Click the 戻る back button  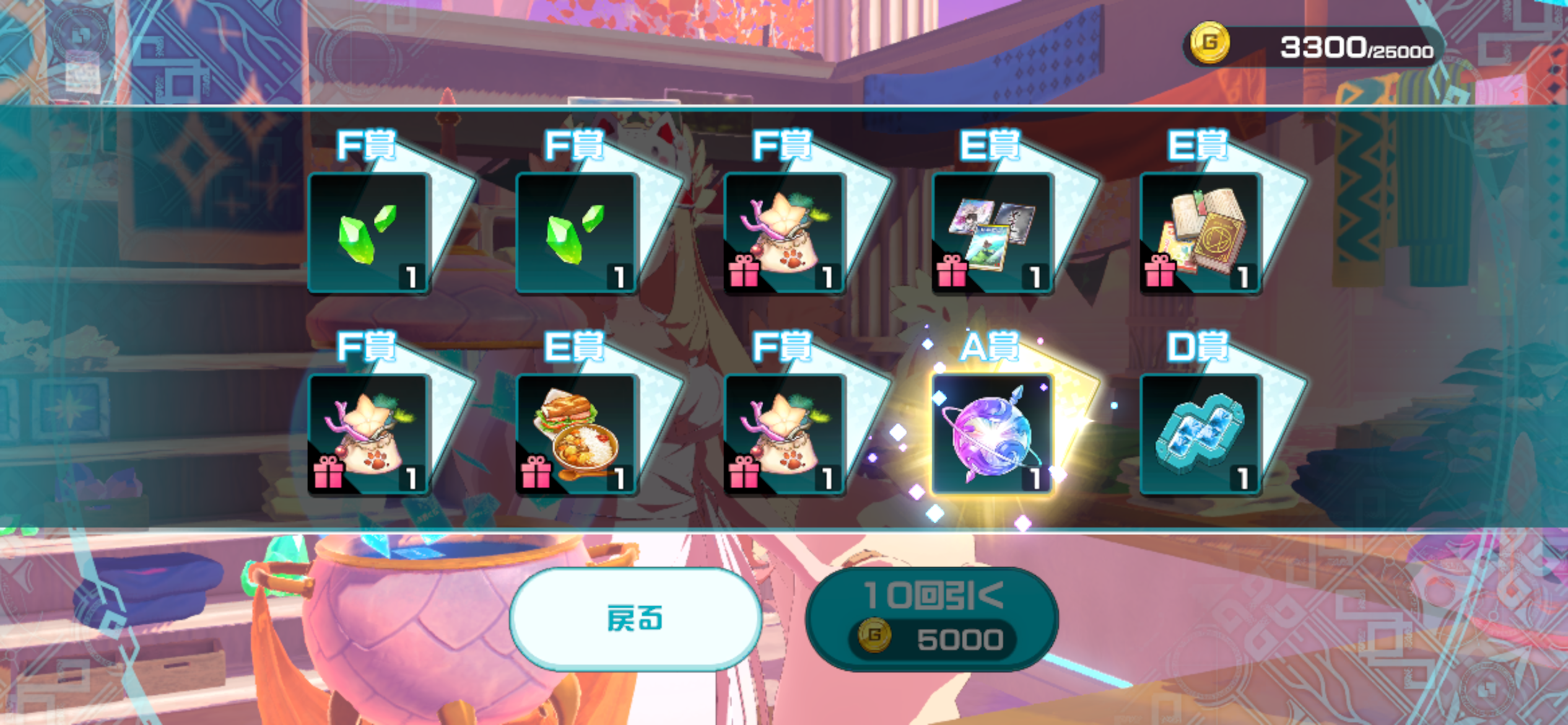[635, 618]
